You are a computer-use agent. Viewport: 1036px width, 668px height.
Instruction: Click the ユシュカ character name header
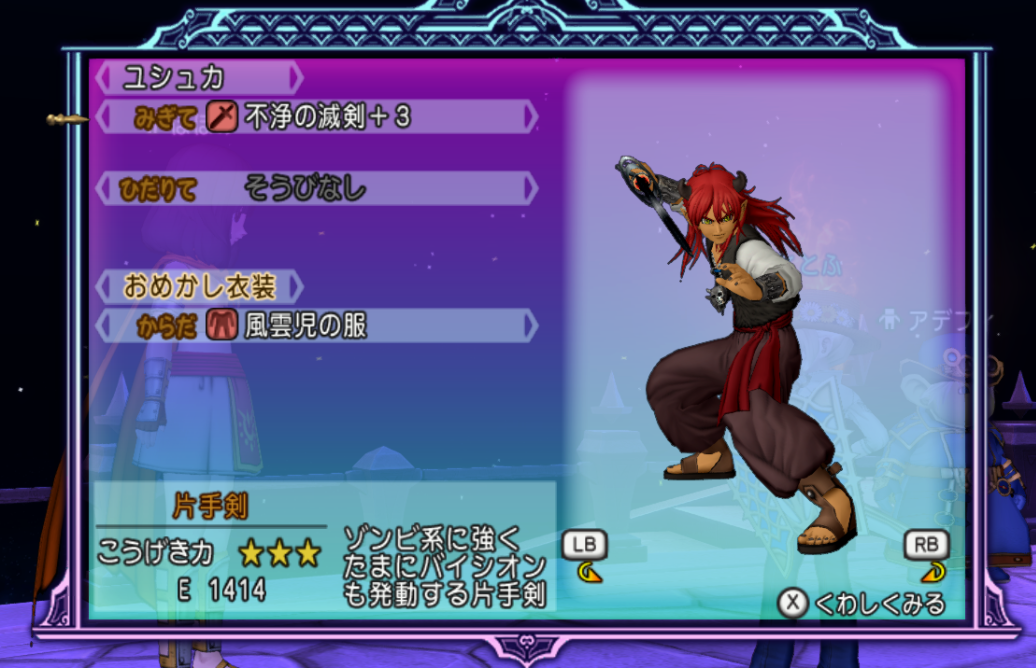(x=197, y=77)
